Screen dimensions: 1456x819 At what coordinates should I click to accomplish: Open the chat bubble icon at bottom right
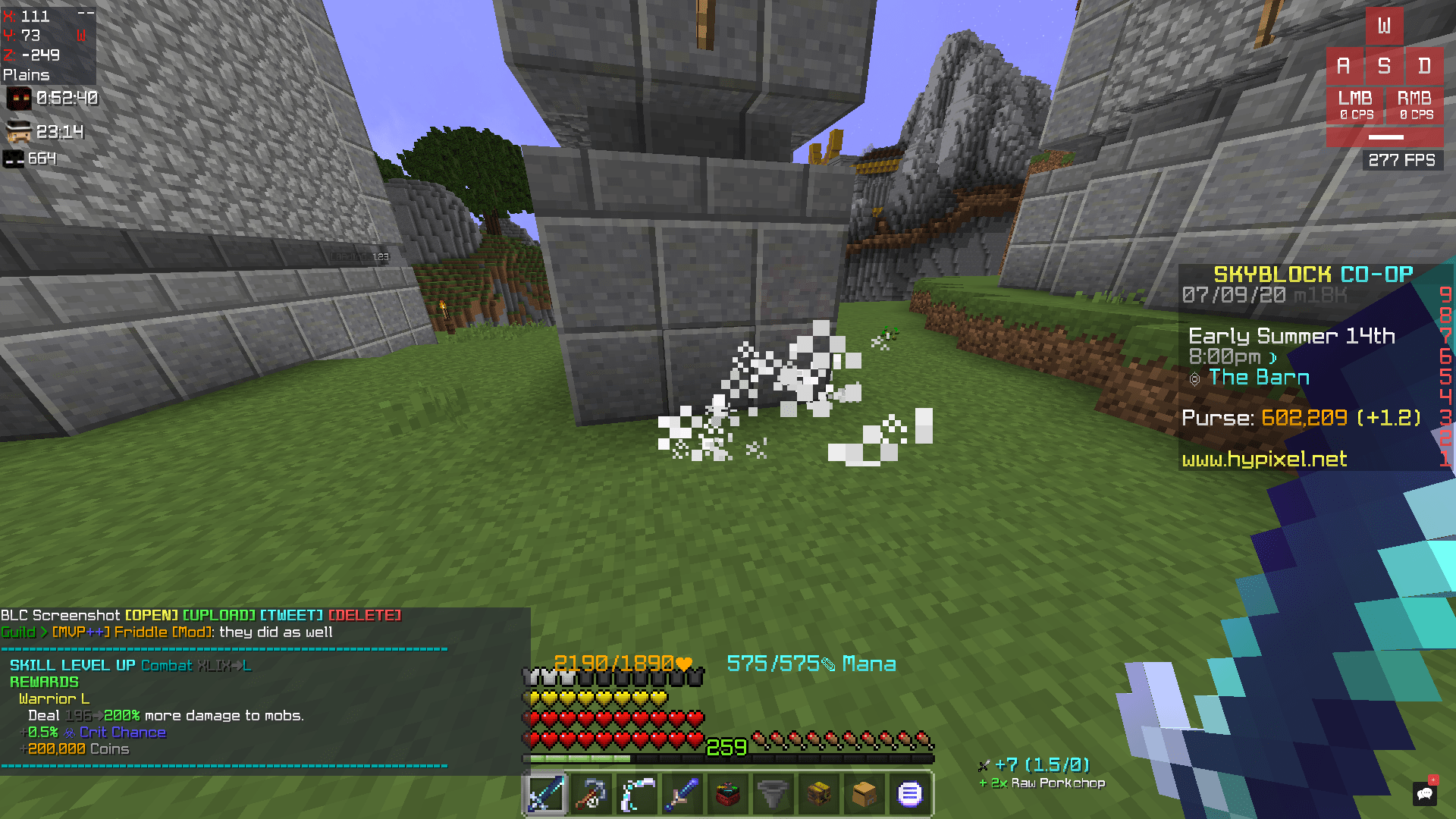(x=1426, y=795)
